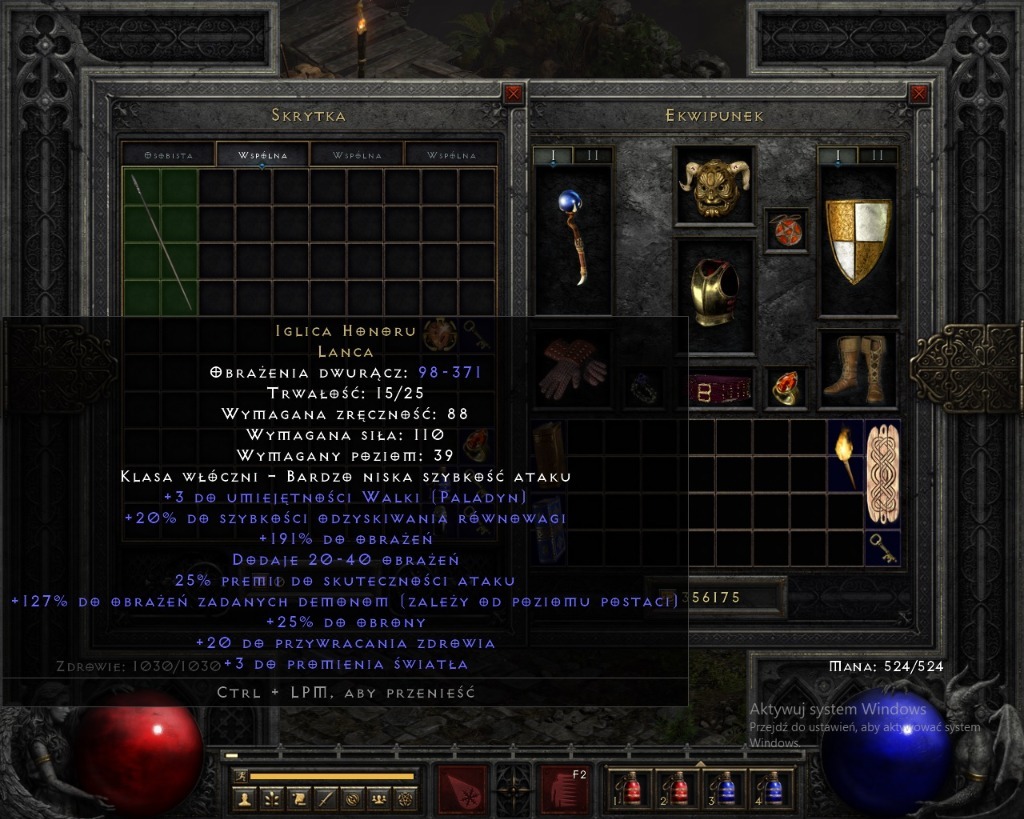Close the Skrytka stash panel
Viewport: 1024px width, 819px height.
point(514,94)
